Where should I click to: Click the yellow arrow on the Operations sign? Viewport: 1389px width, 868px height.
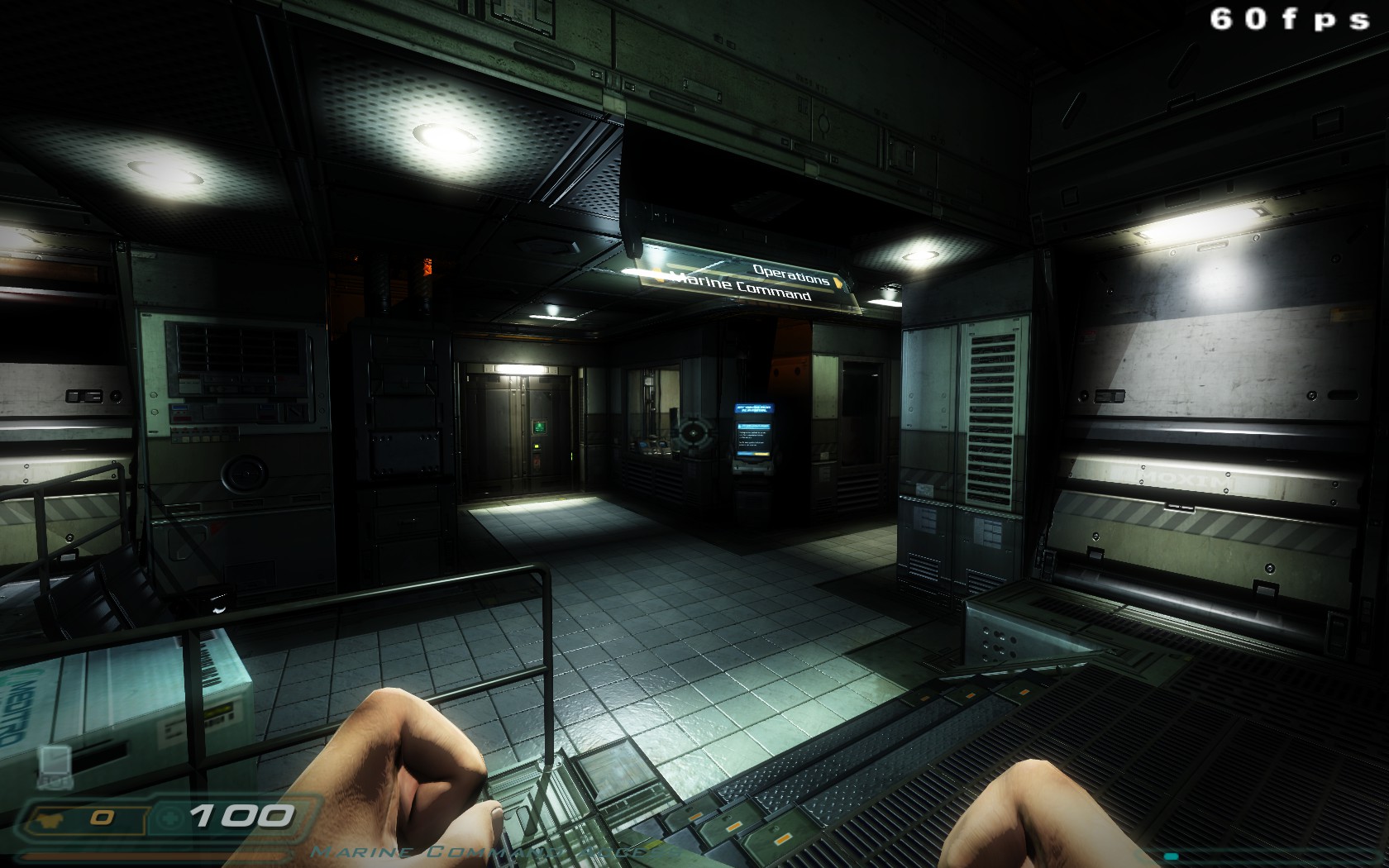coord(838,282)
